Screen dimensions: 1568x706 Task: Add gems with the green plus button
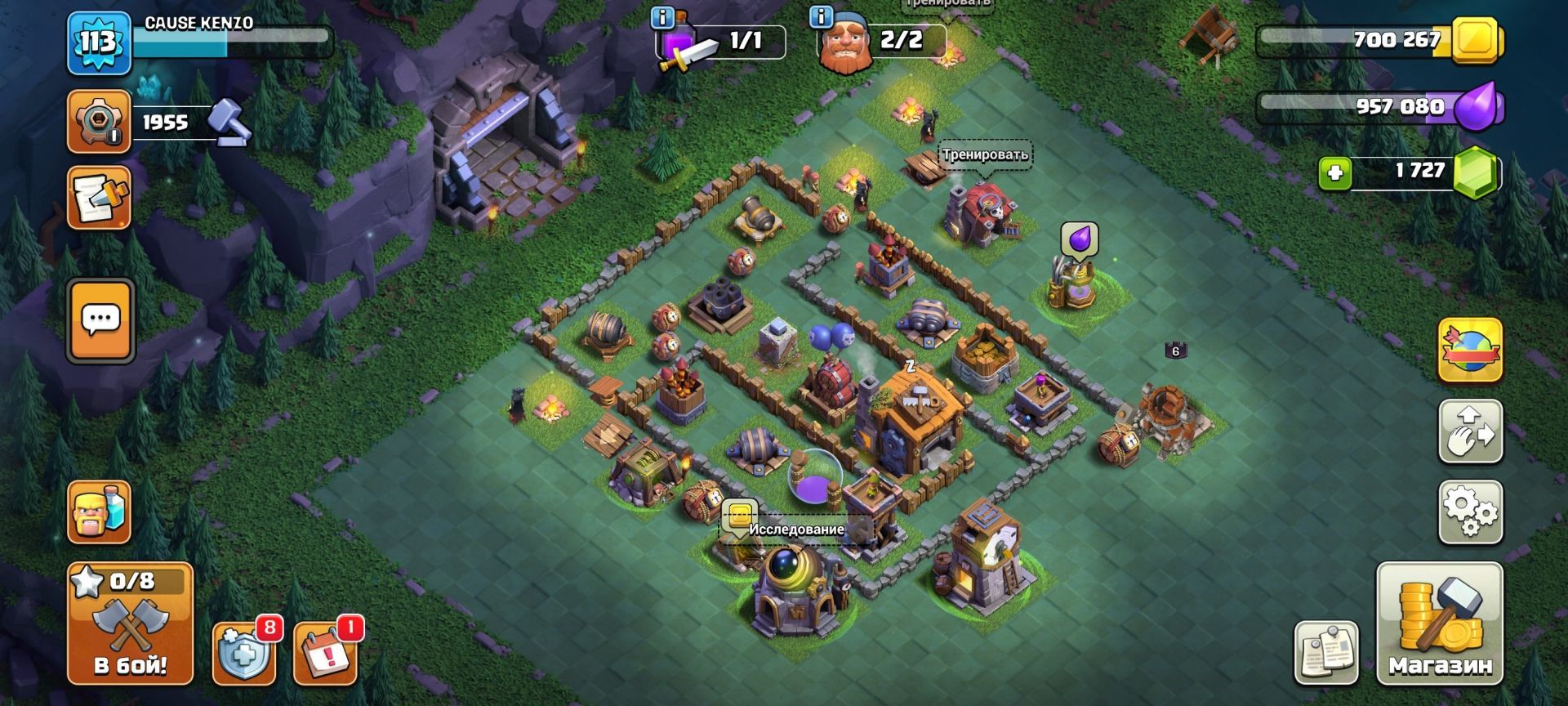click(x=1335, y=173)
